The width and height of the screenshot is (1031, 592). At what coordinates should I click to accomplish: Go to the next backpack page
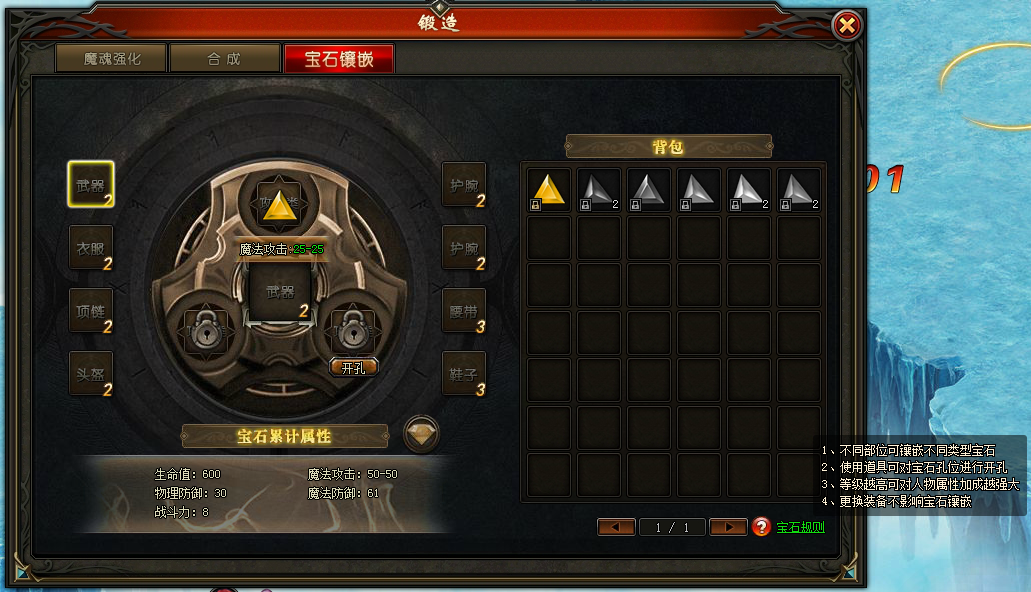tap(728, 527)
